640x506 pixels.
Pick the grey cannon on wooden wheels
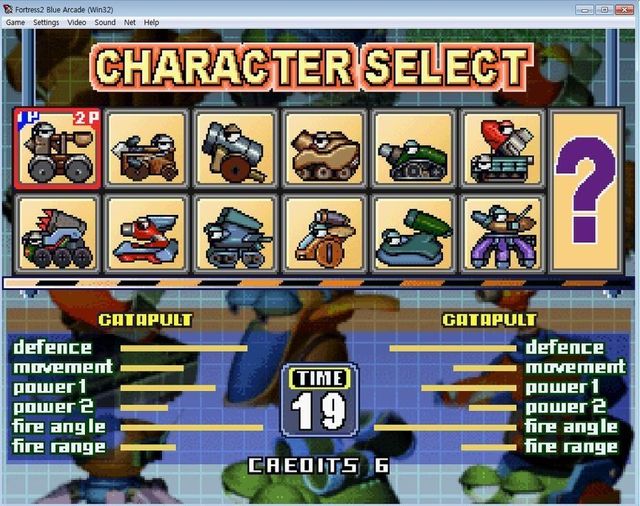tap(235, 148)
